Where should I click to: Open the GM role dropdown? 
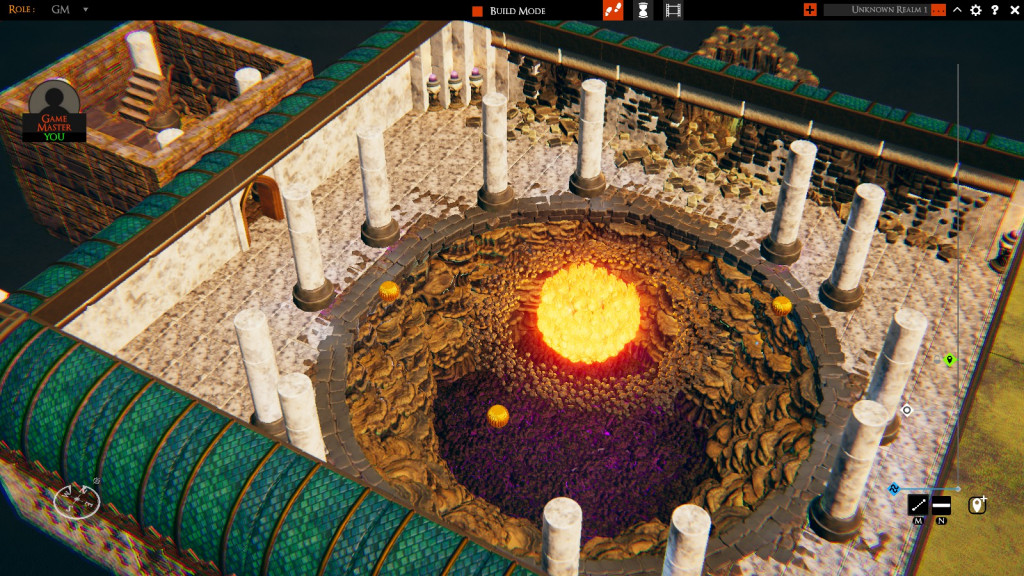pyautogui.click(x=85, y=9)
